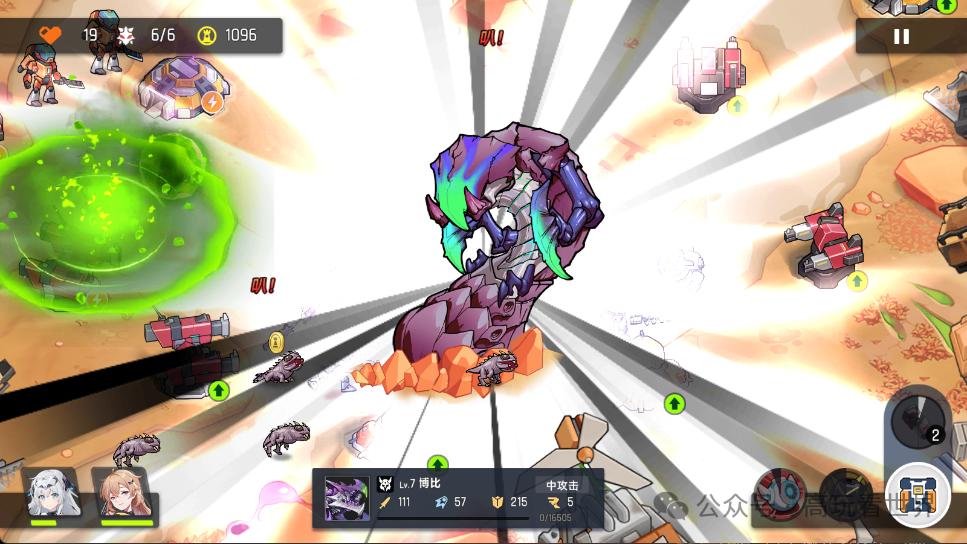Select the orange-haired hero portrait
Image resolution: width=967 pixels, height=544 pixels.
pyautogui.click(x=119, y=494)
